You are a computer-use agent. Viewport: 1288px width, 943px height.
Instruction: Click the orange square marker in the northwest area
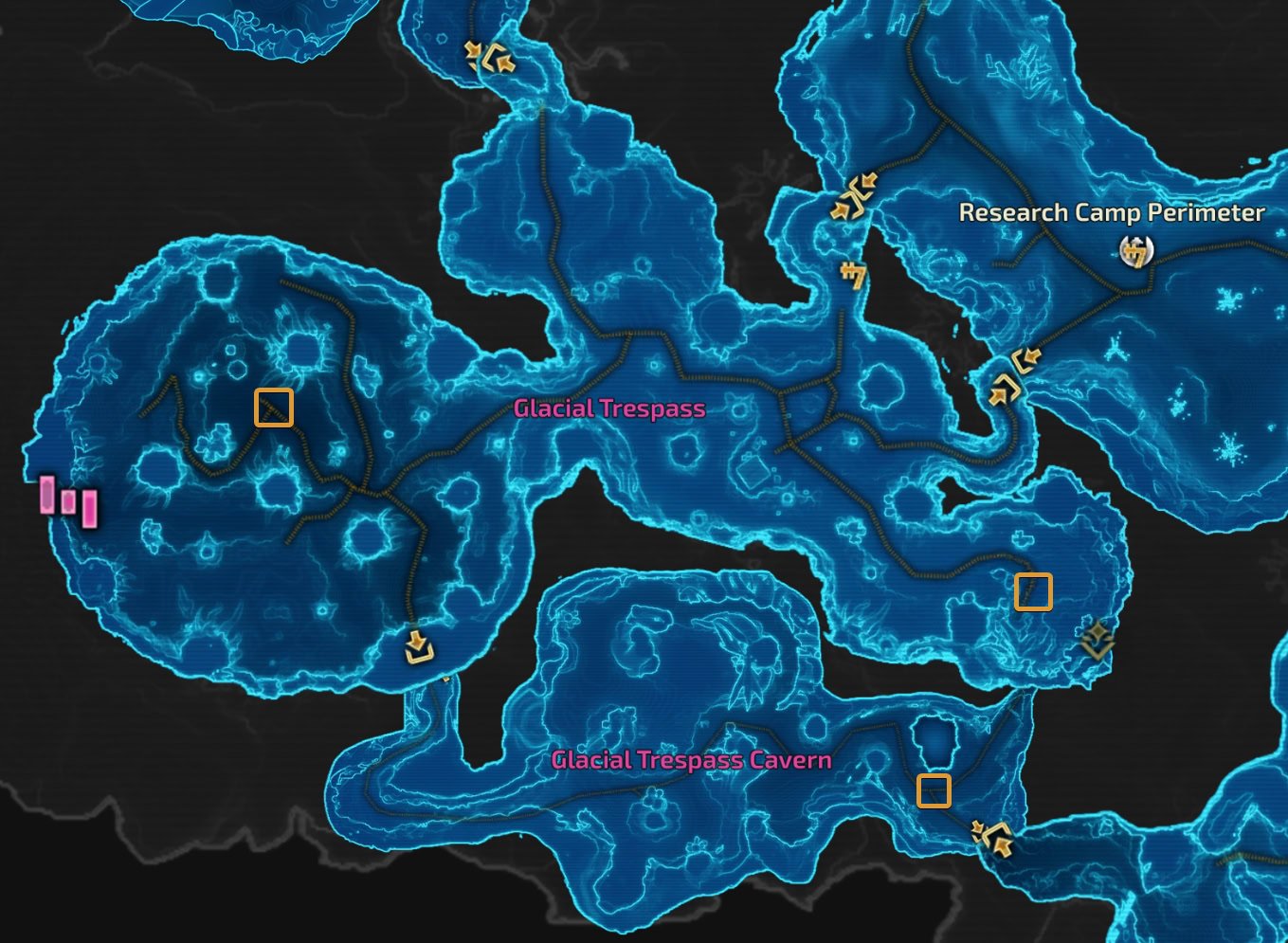click(x=273, y=408)
